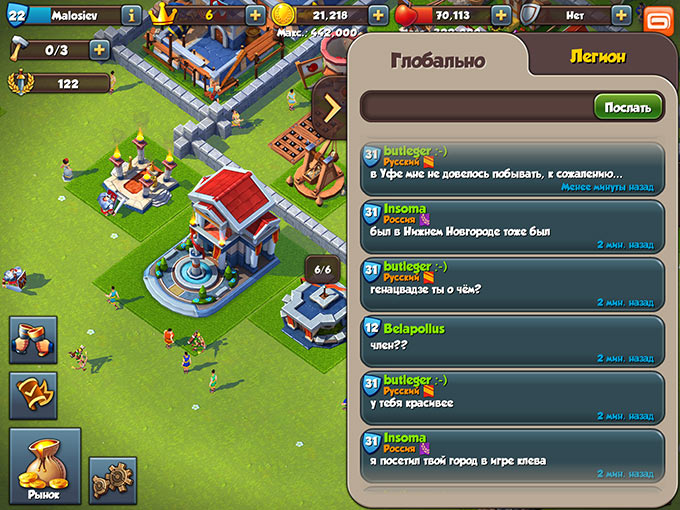The image size is (680, 510).
Task: Focus the chat message input field
Action: coord(475,107)
